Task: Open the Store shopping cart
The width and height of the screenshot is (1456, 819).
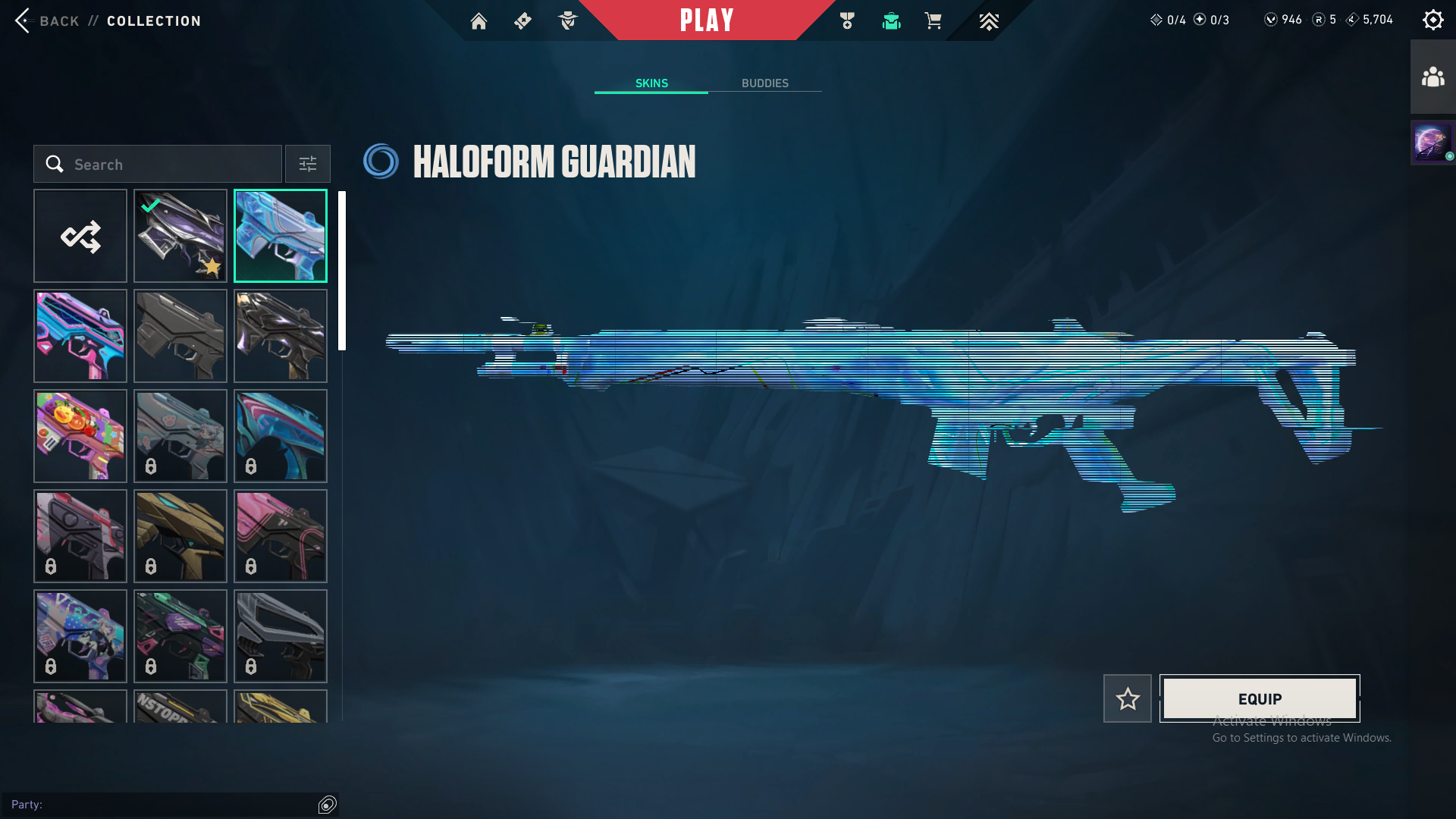Action: click(x=934, y=21)
